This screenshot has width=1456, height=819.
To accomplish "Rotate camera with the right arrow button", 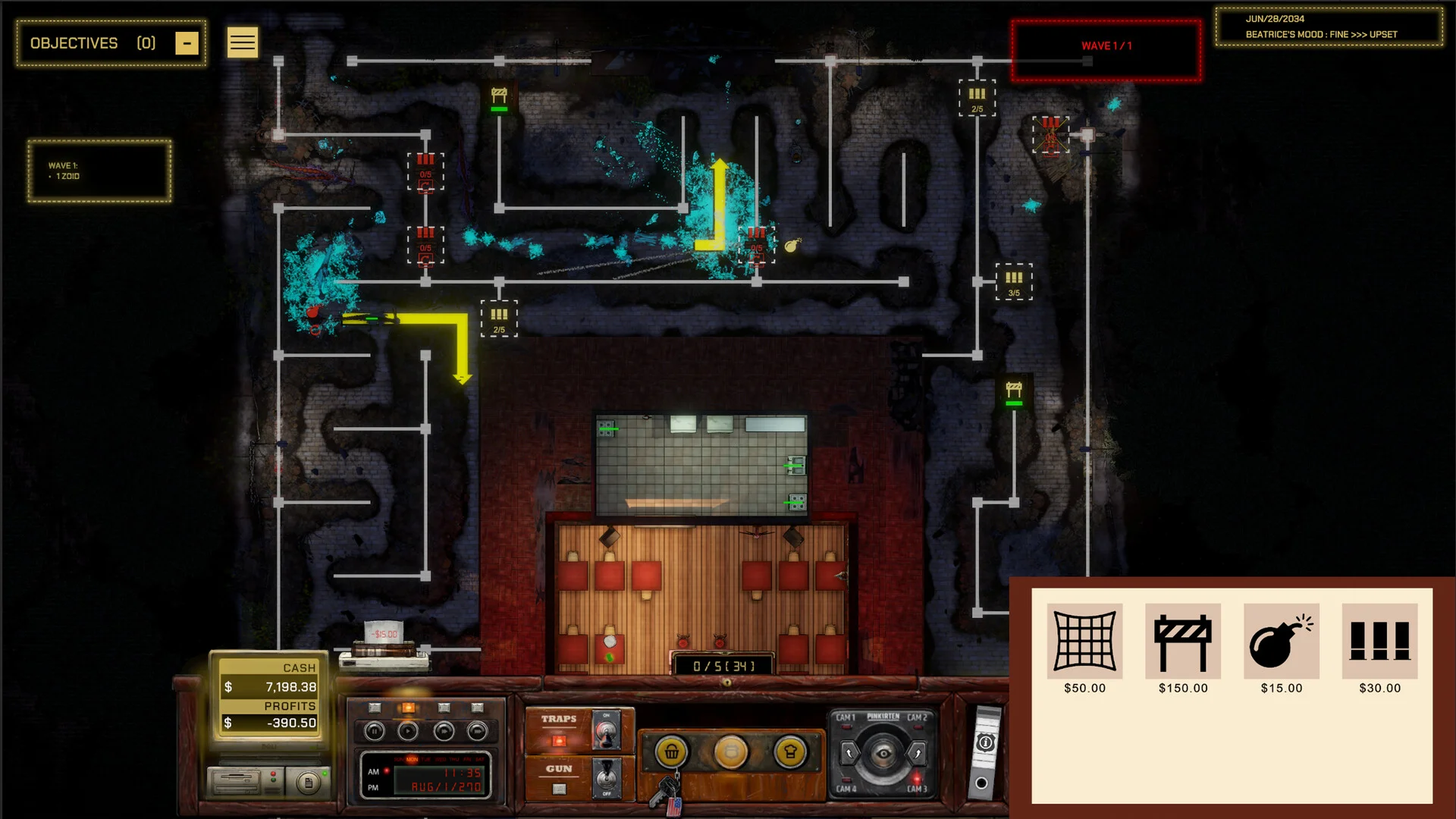I will (918, 754).
